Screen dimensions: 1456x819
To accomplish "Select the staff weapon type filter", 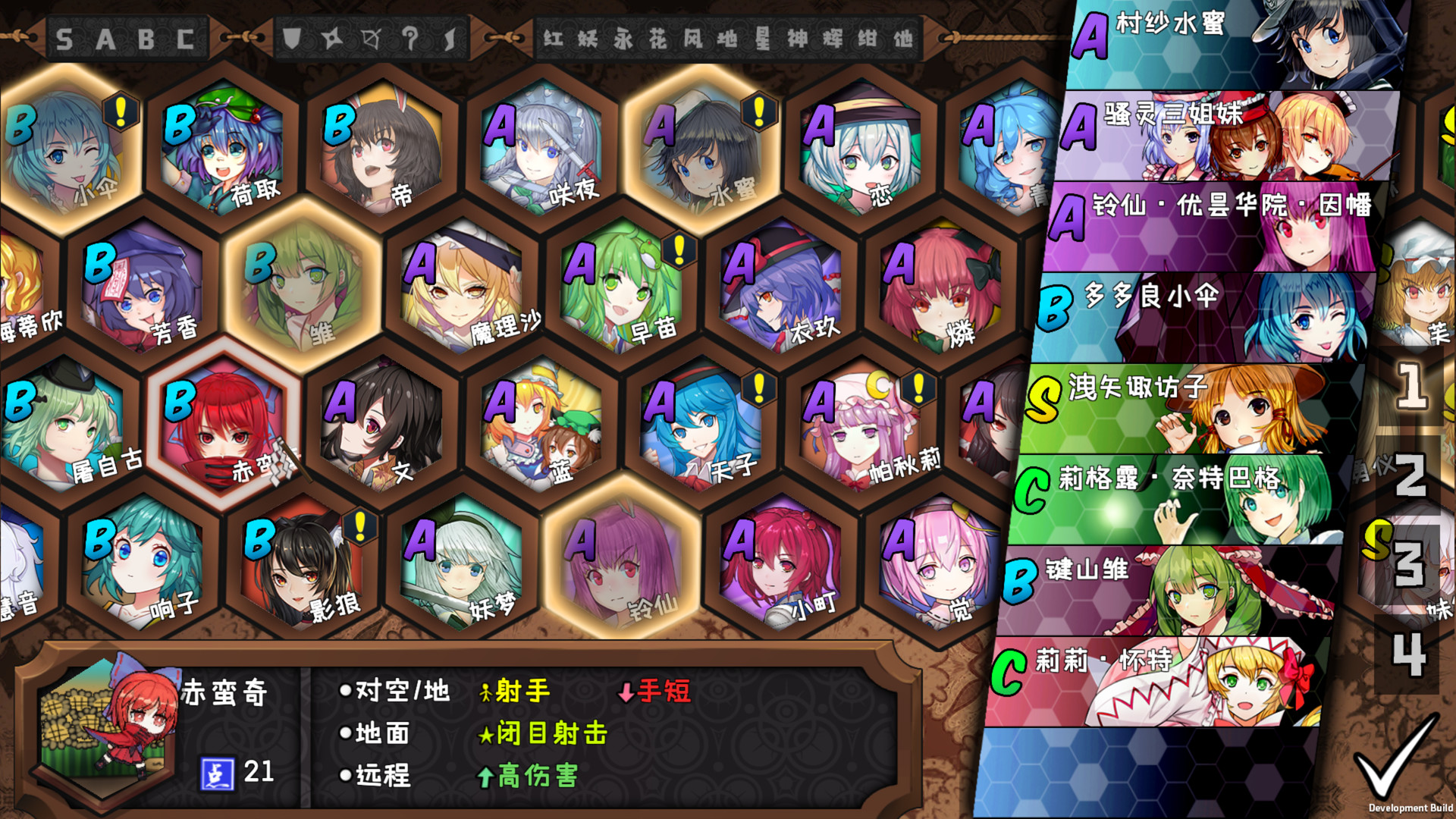I will pos(409,37).
